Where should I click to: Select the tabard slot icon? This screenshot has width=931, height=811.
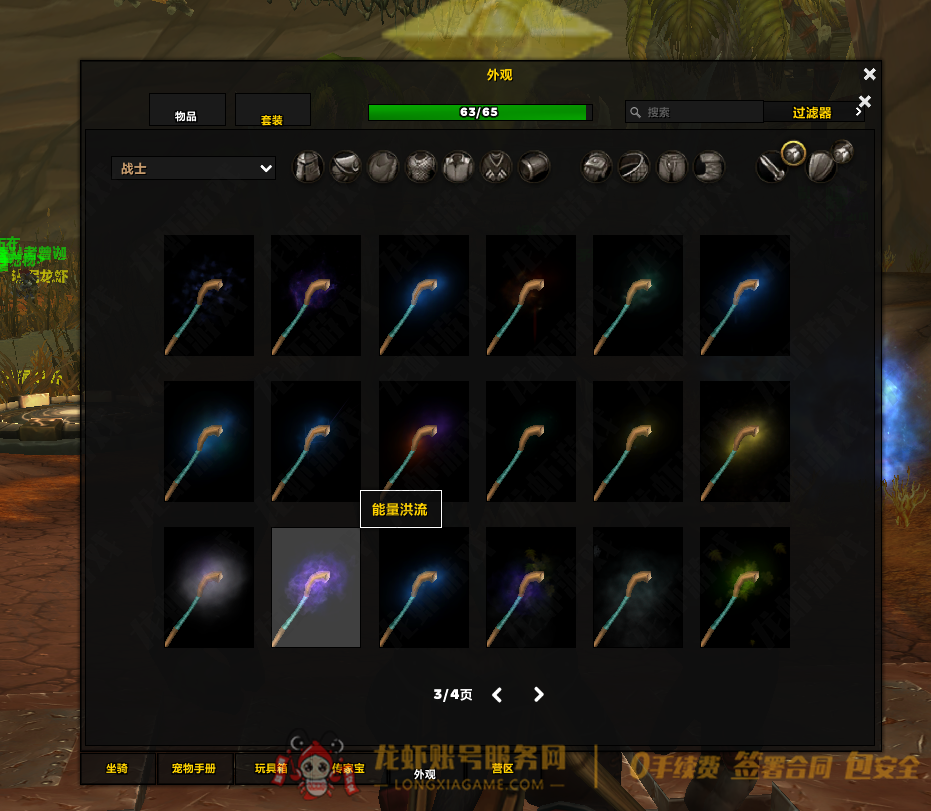pyautogui.click(x=496, y=167)
